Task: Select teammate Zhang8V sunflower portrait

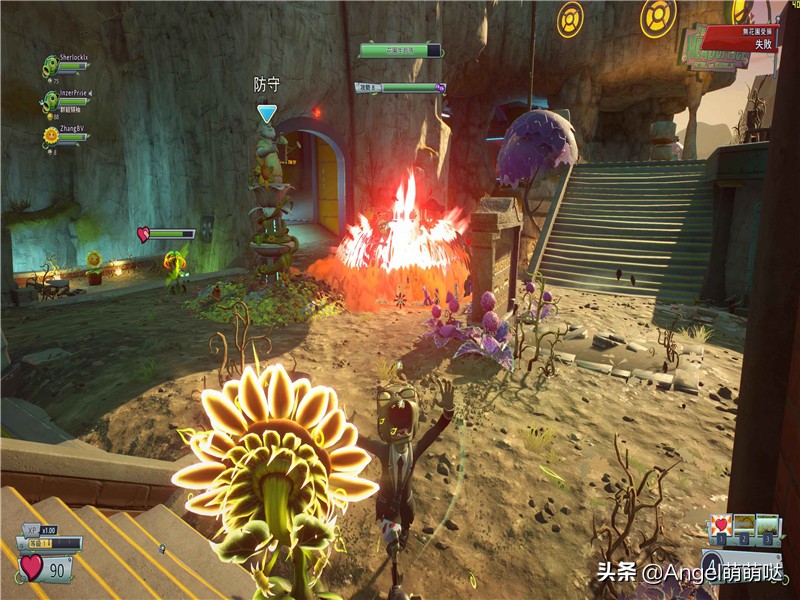Action: [x=51, y=134]
